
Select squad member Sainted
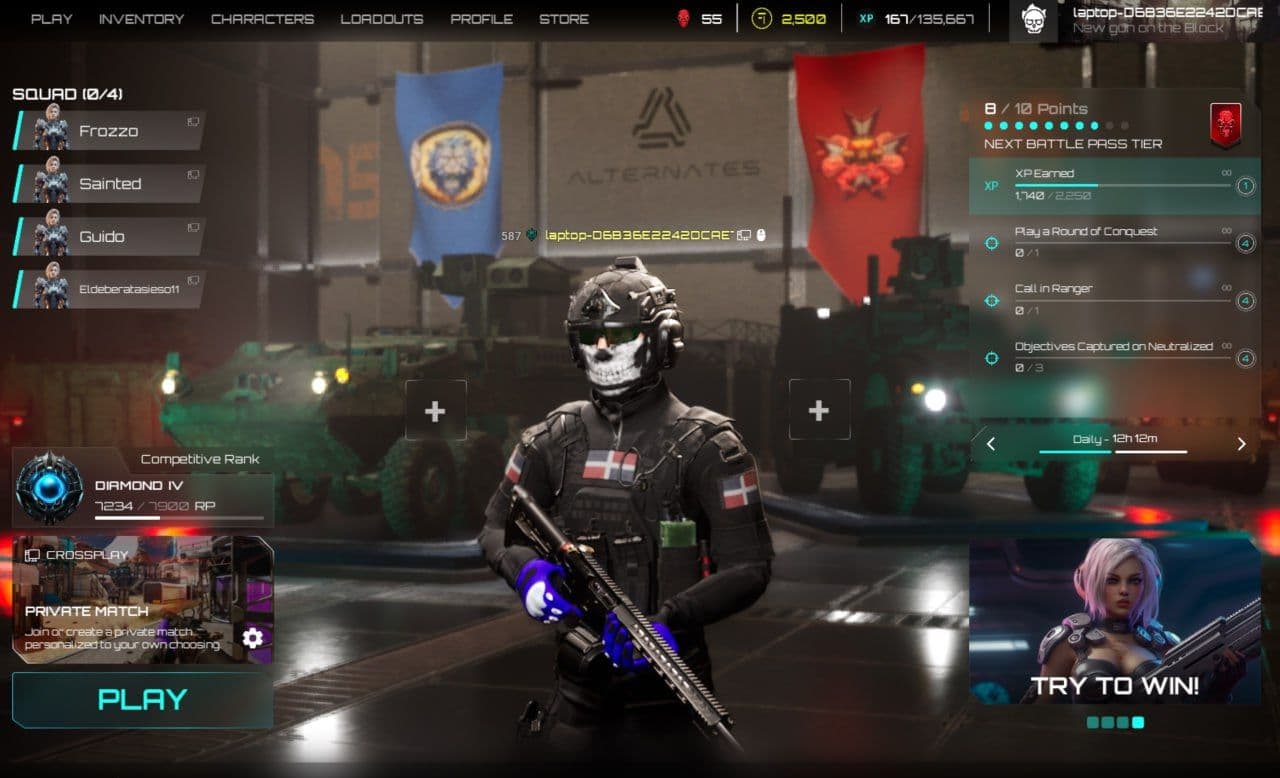tap(108, 184)
